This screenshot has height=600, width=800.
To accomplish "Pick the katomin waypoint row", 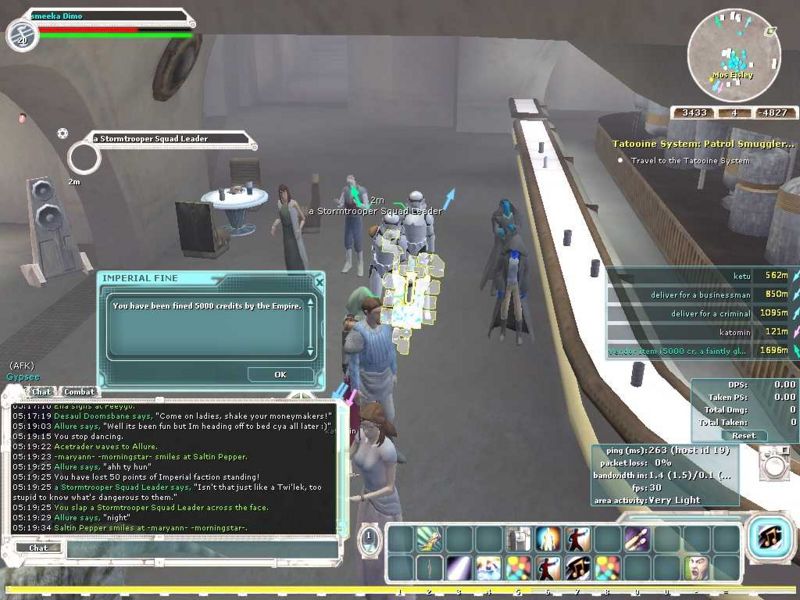I will (x=700, y=332).
